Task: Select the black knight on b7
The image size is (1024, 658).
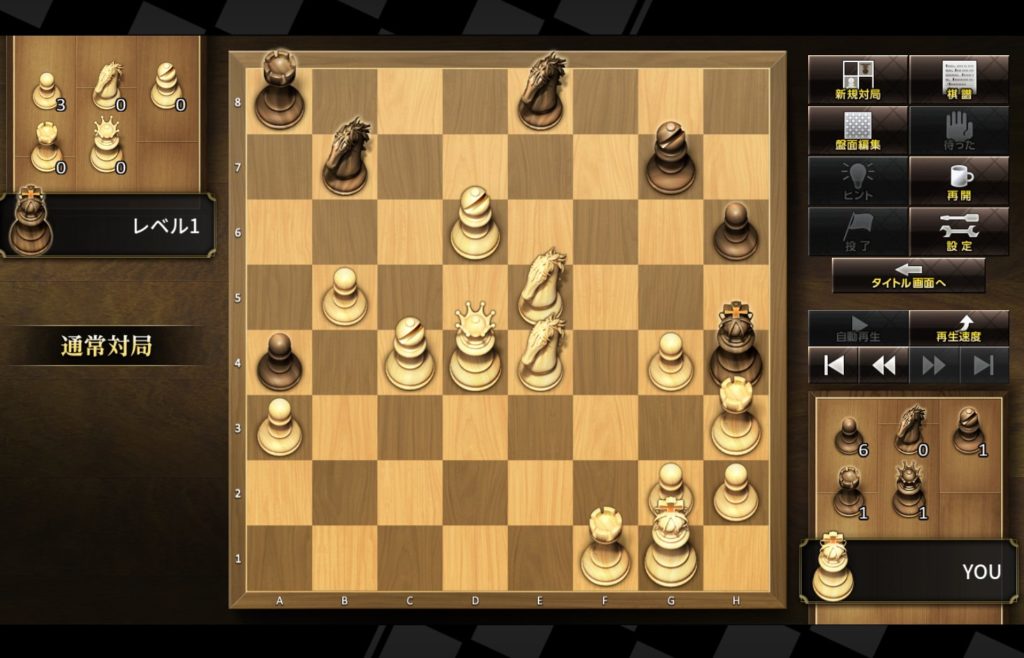Action: [345, 158]
